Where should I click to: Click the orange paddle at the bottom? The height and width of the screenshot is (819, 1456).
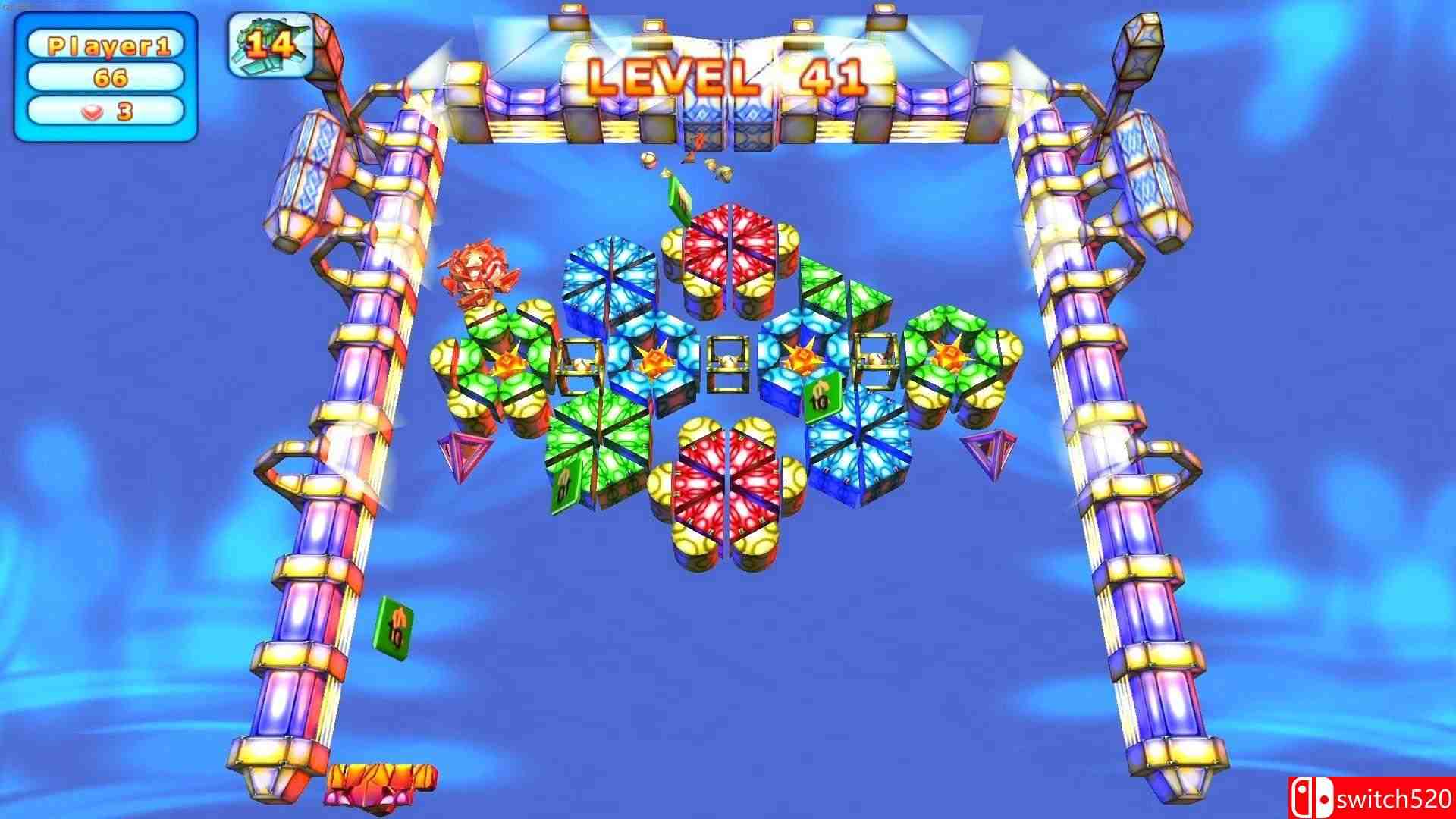[383, 777]
